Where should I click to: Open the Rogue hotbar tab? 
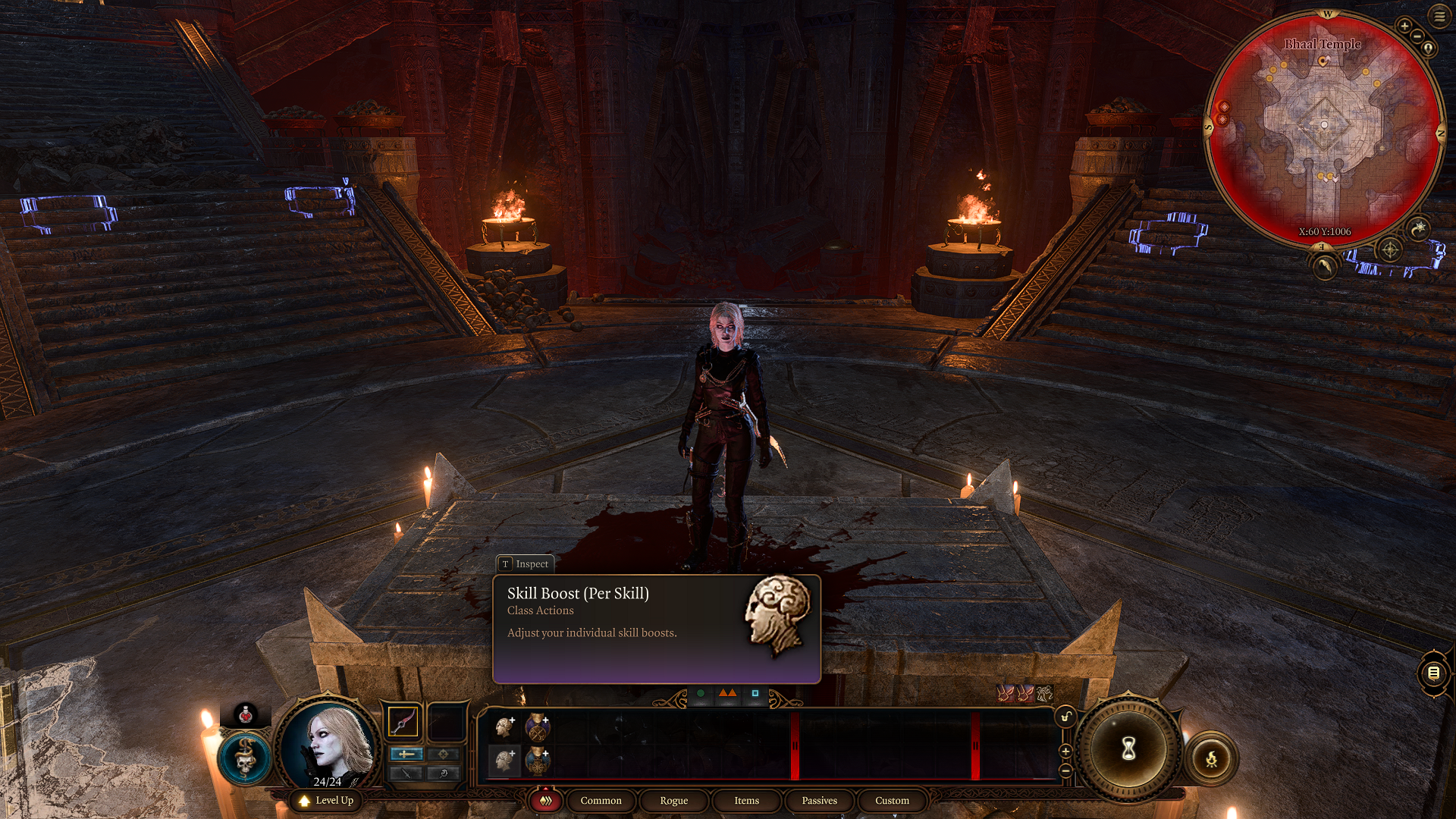point(673,800)
